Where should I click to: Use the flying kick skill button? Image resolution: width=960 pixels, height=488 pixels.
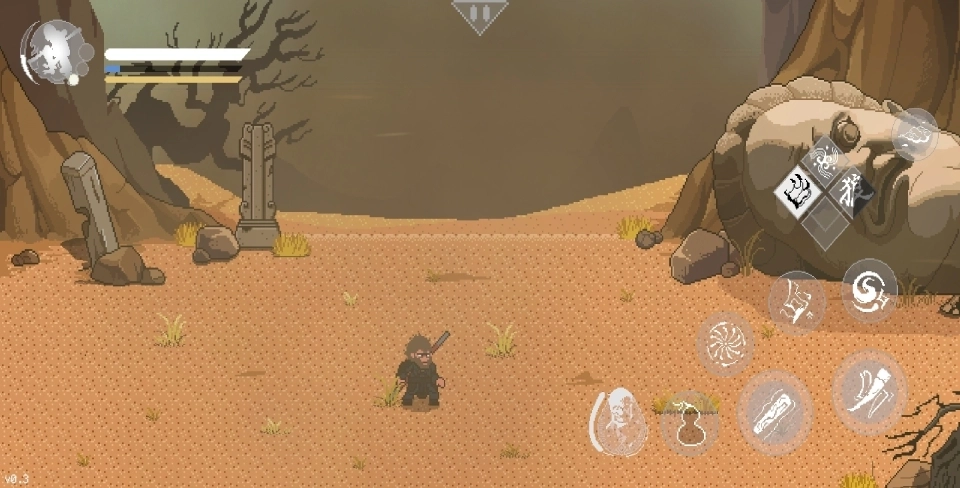796,301
